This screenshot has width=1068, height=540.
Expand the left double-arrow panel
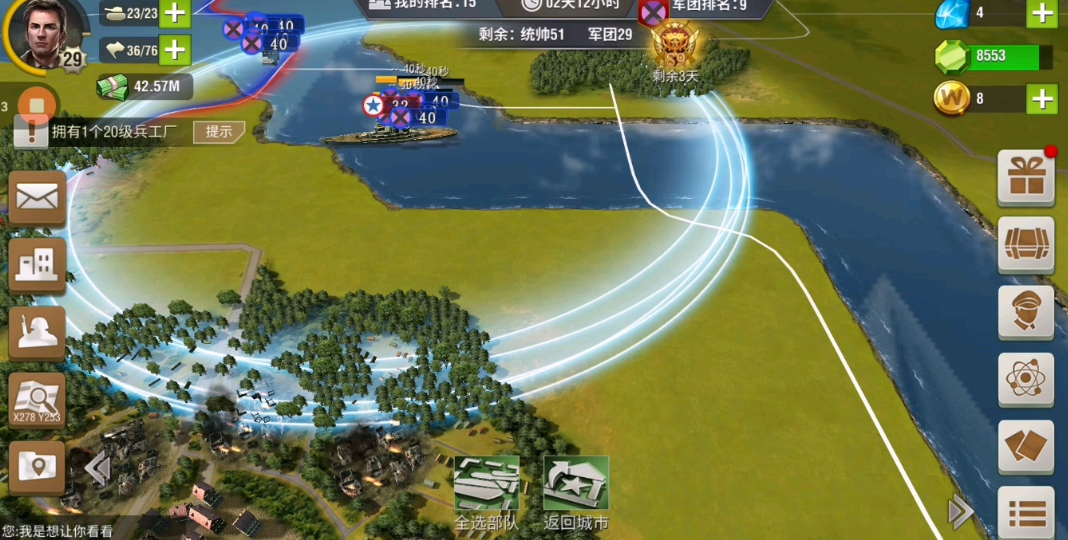coord(97,468)
